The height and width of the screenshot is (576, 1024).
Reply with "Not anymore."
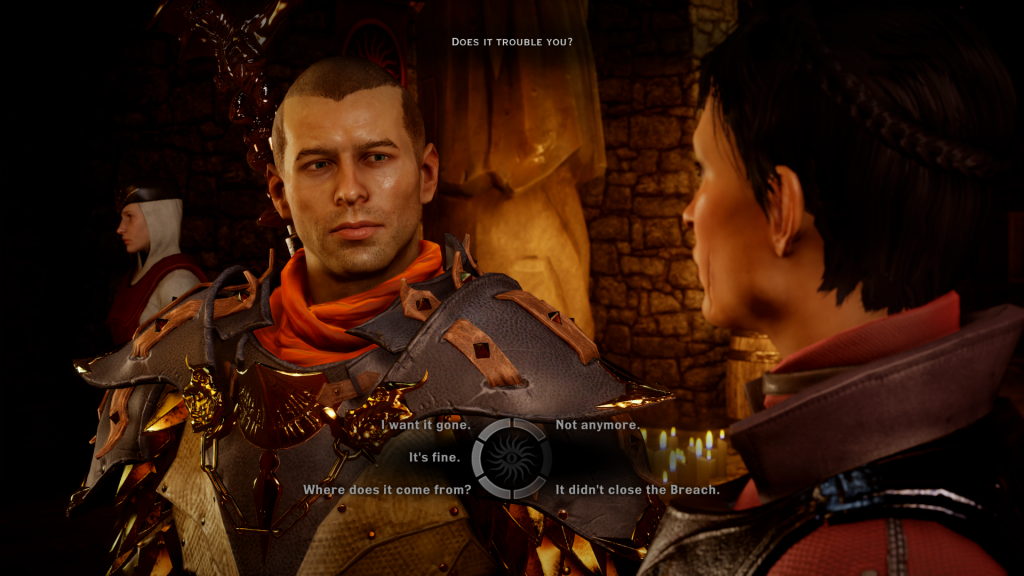click(x=597, y=425)
